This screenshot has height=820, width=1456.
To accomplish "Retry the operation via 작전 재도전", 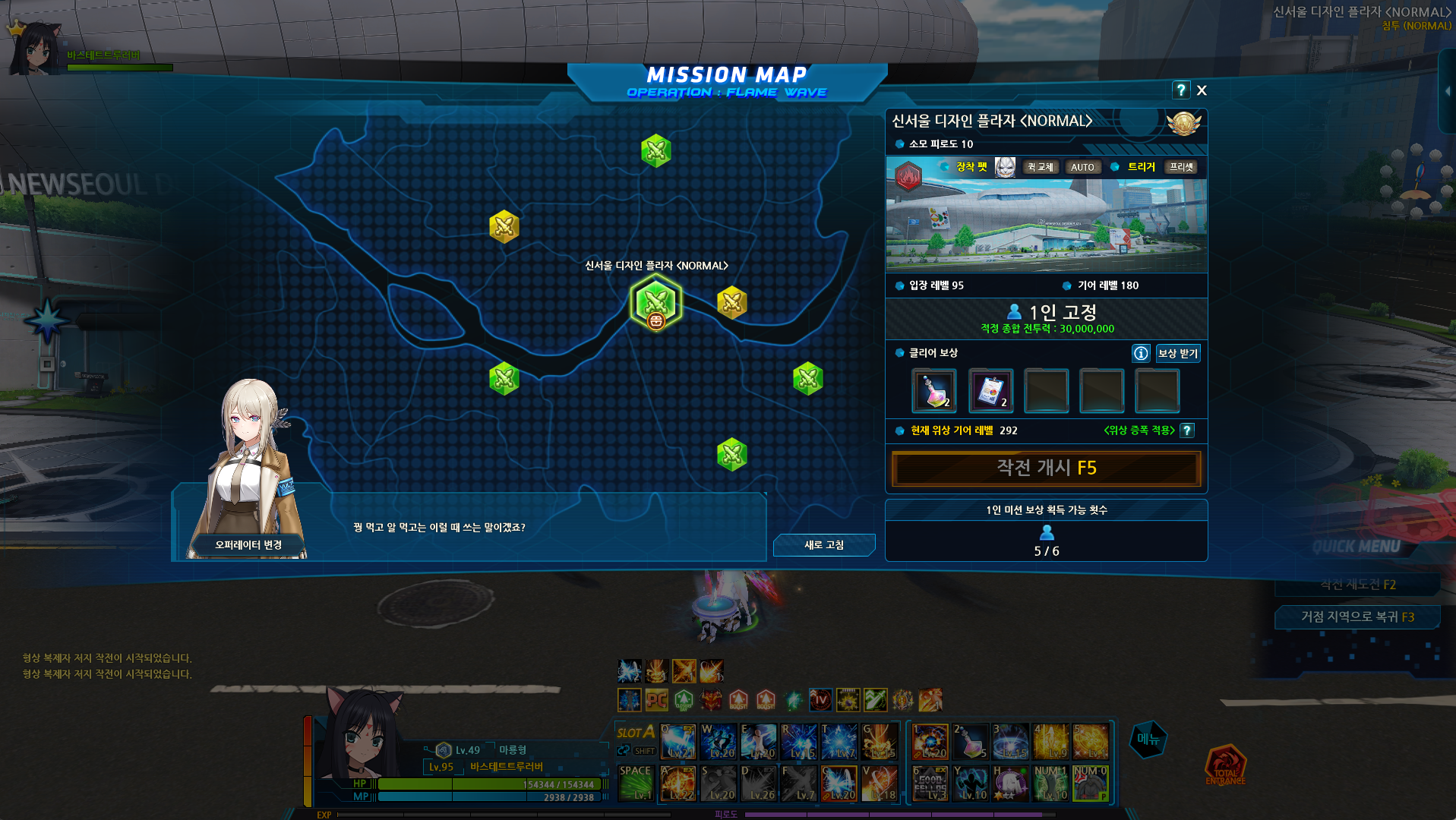I will [1357, 584].
